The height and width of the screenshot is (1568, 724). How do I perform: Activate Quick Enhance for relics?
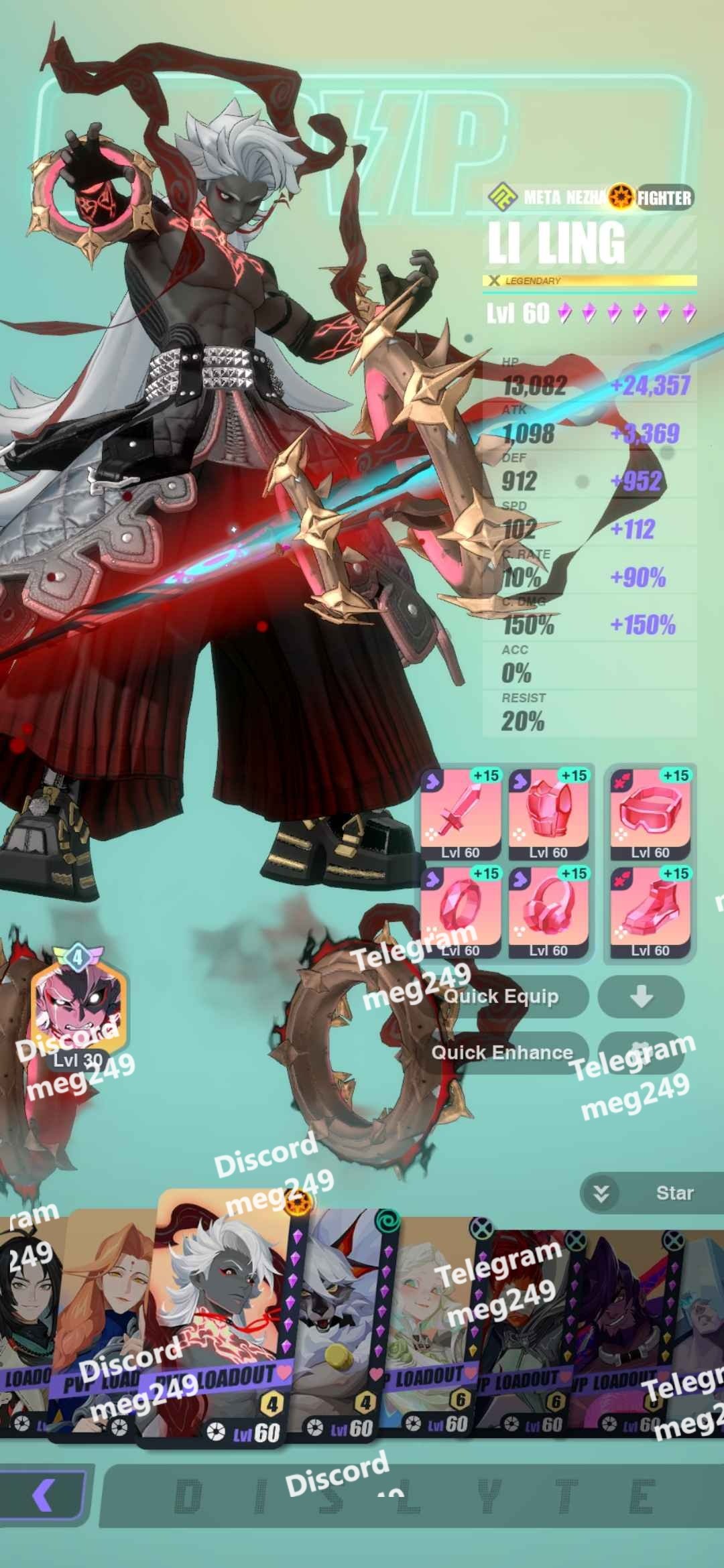(x=503, y=1052)
